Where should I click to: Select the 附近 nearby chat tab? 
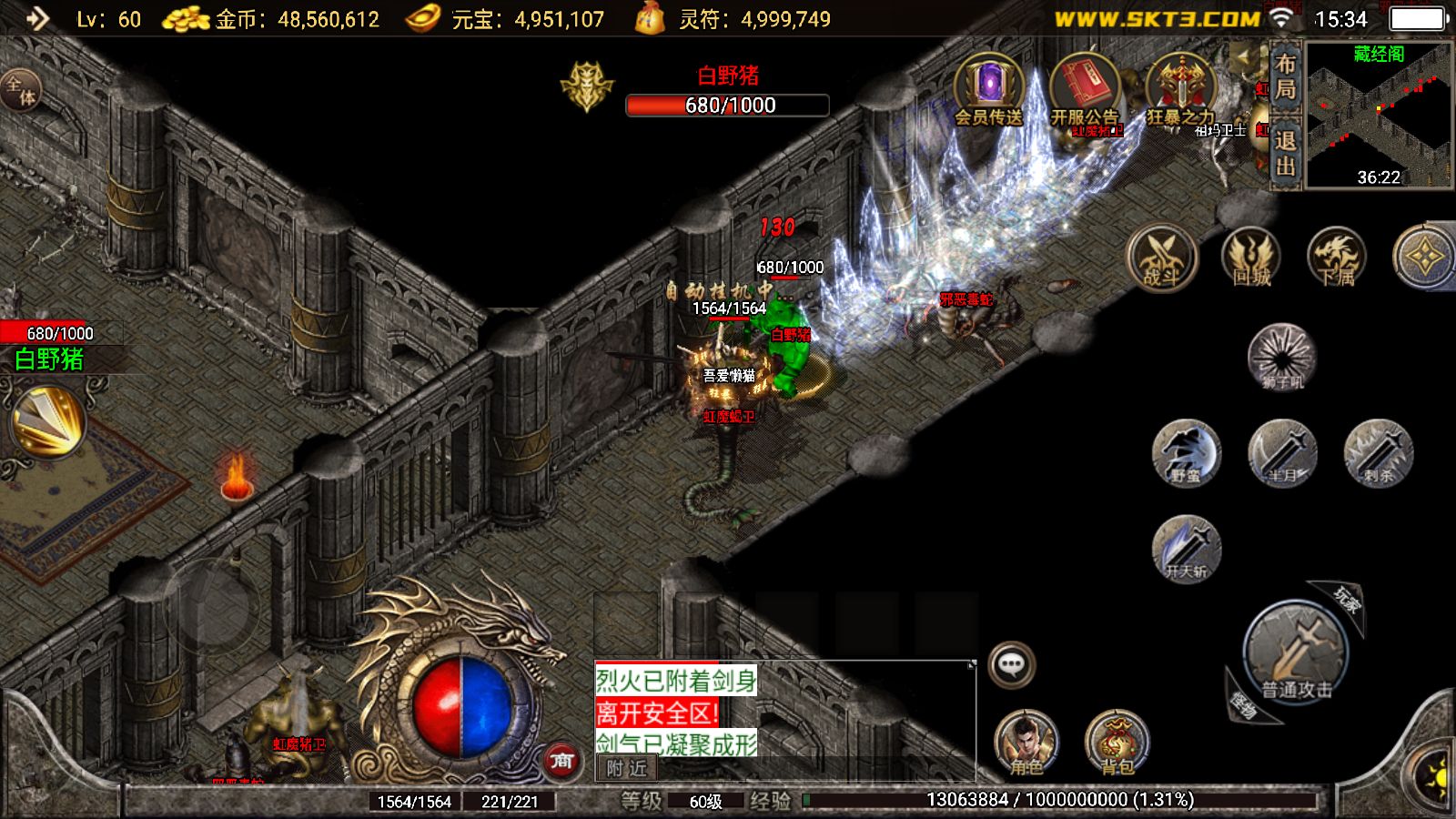[x=626, y=768]
